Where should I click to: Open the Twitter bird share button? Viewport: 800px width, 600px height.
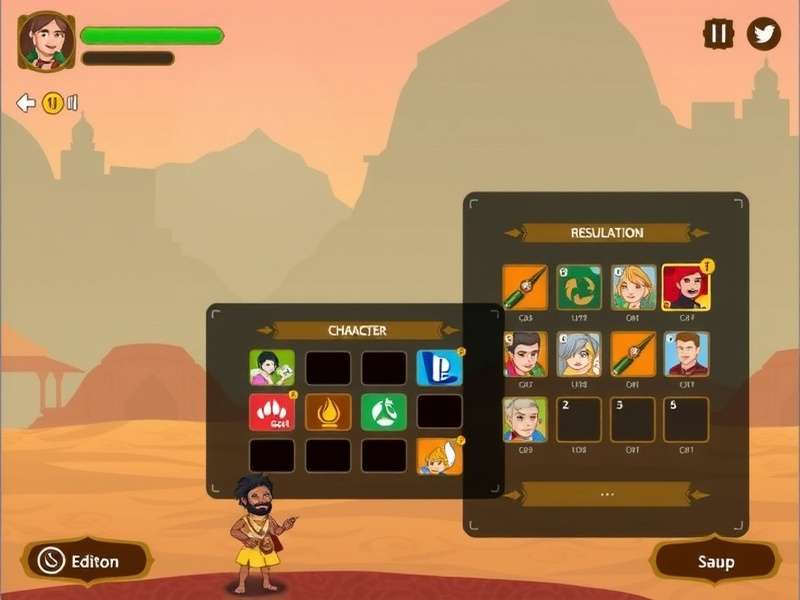point(764,34)
